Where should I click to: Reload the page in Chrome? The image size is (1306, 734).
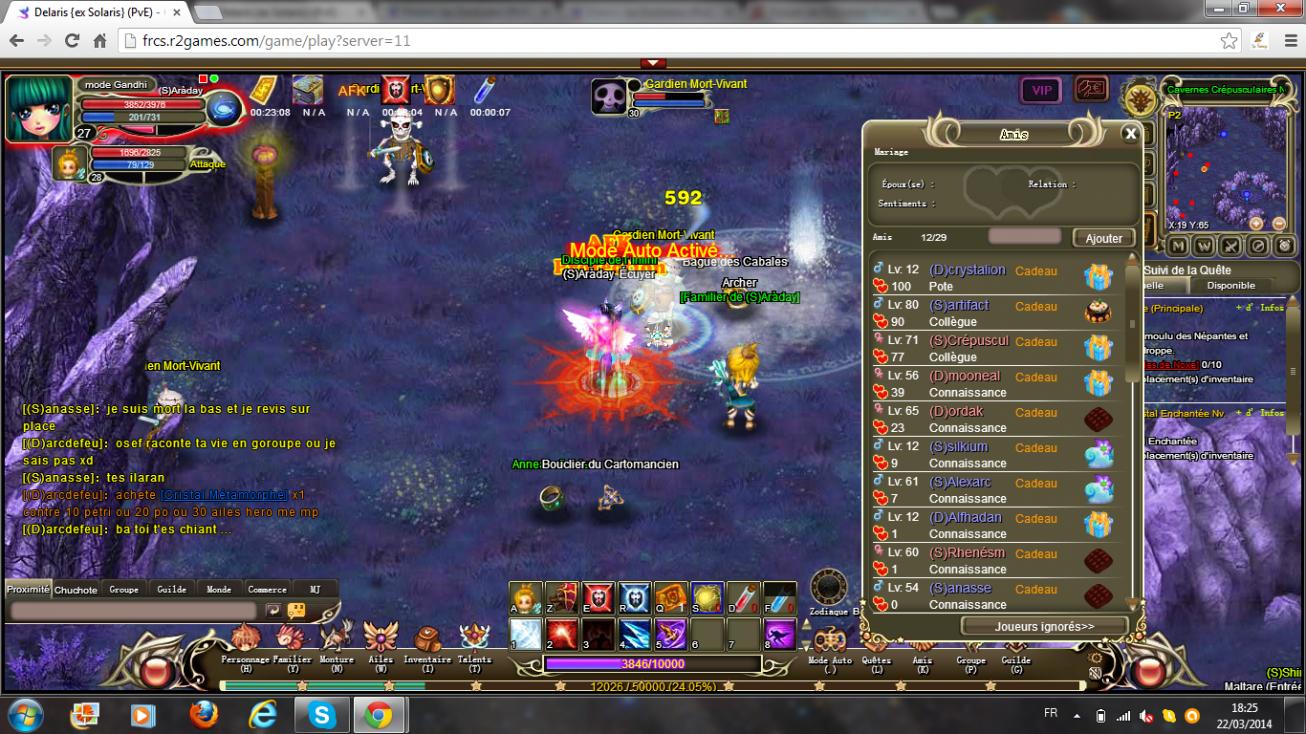(x=72, y=41)
